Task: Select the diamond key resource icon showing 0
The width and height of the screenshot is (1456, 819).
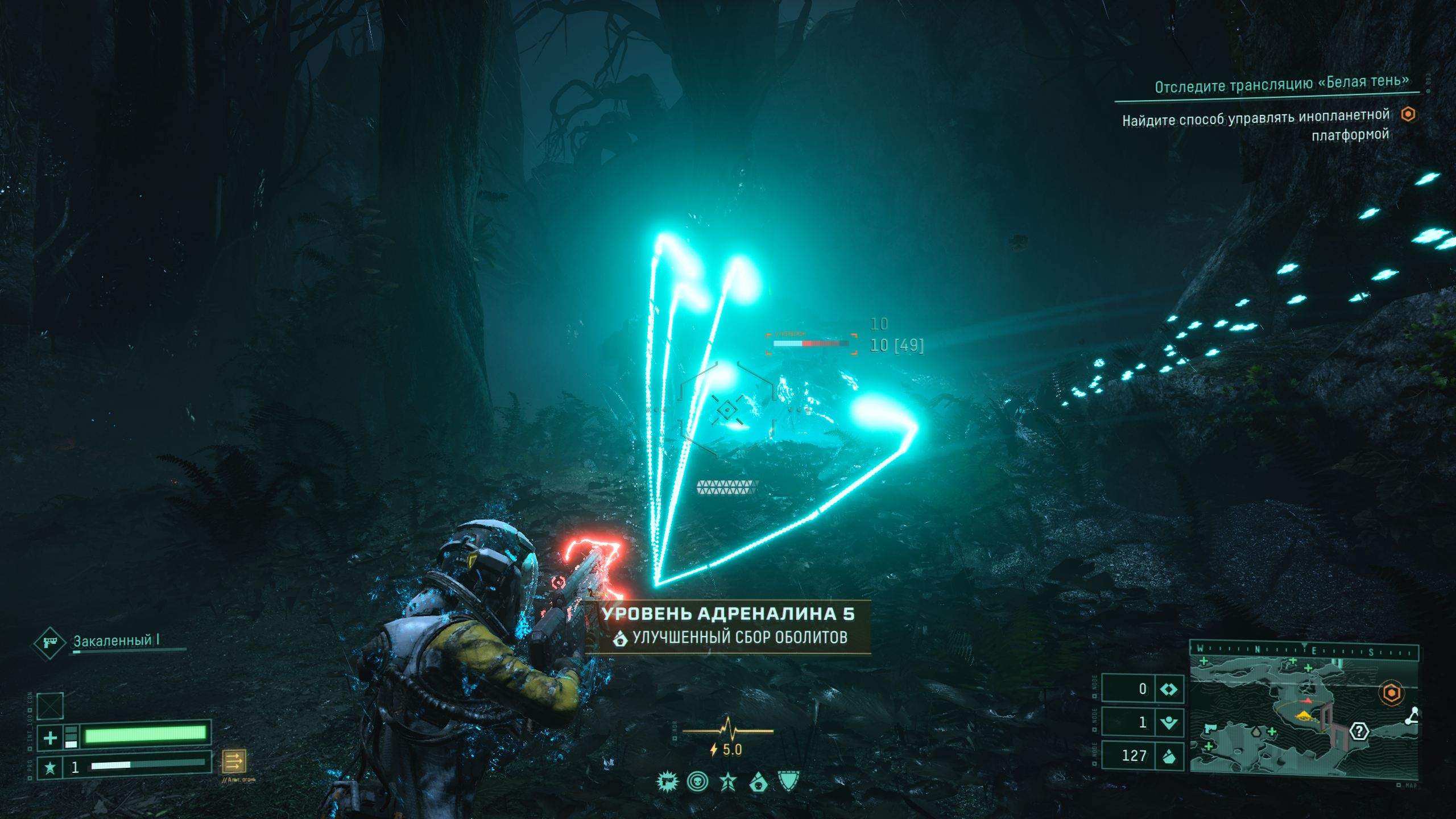Action: (1169, 689)
